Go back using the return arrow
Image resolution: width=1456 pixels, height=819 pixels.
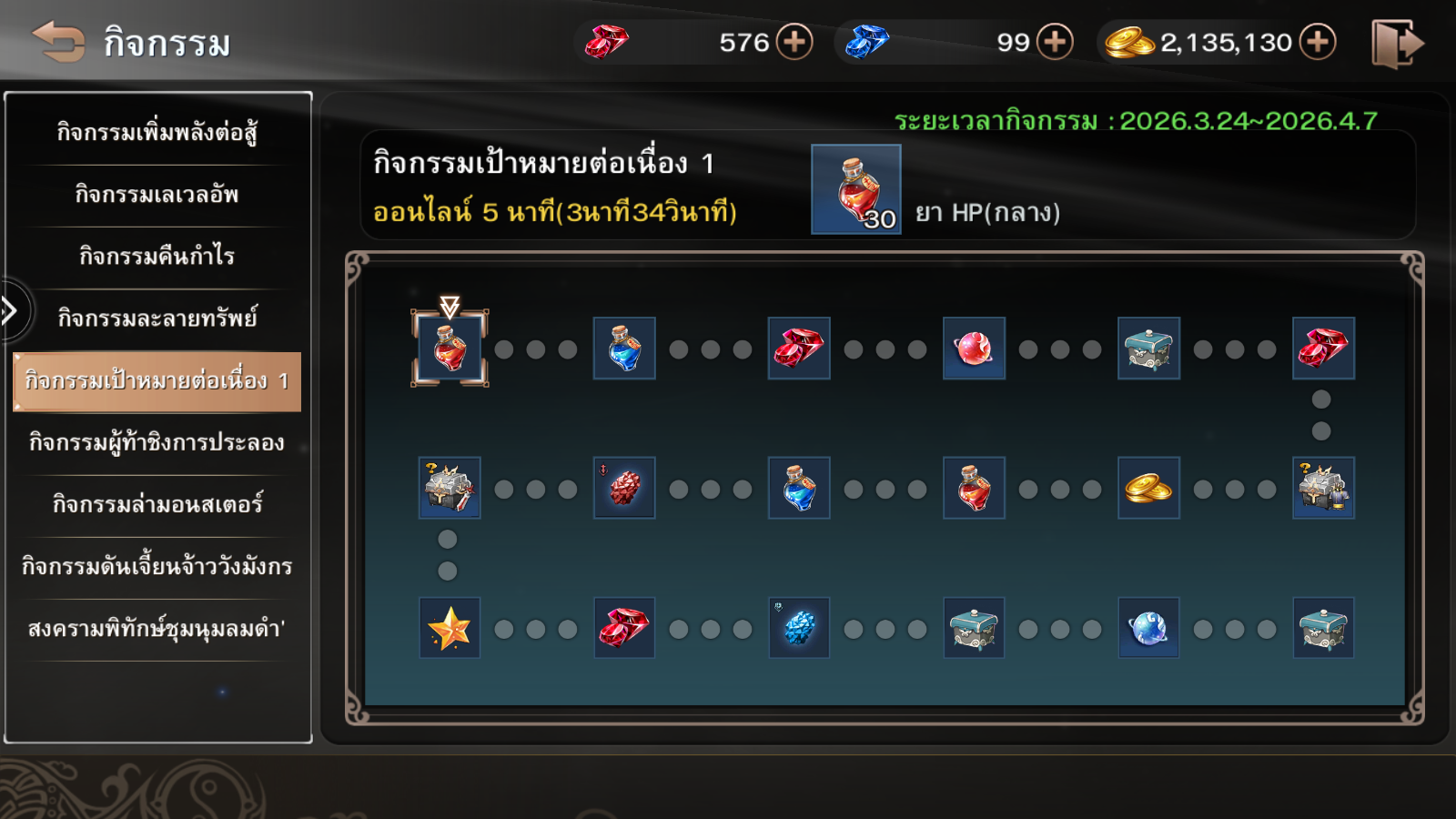[58, 42]
